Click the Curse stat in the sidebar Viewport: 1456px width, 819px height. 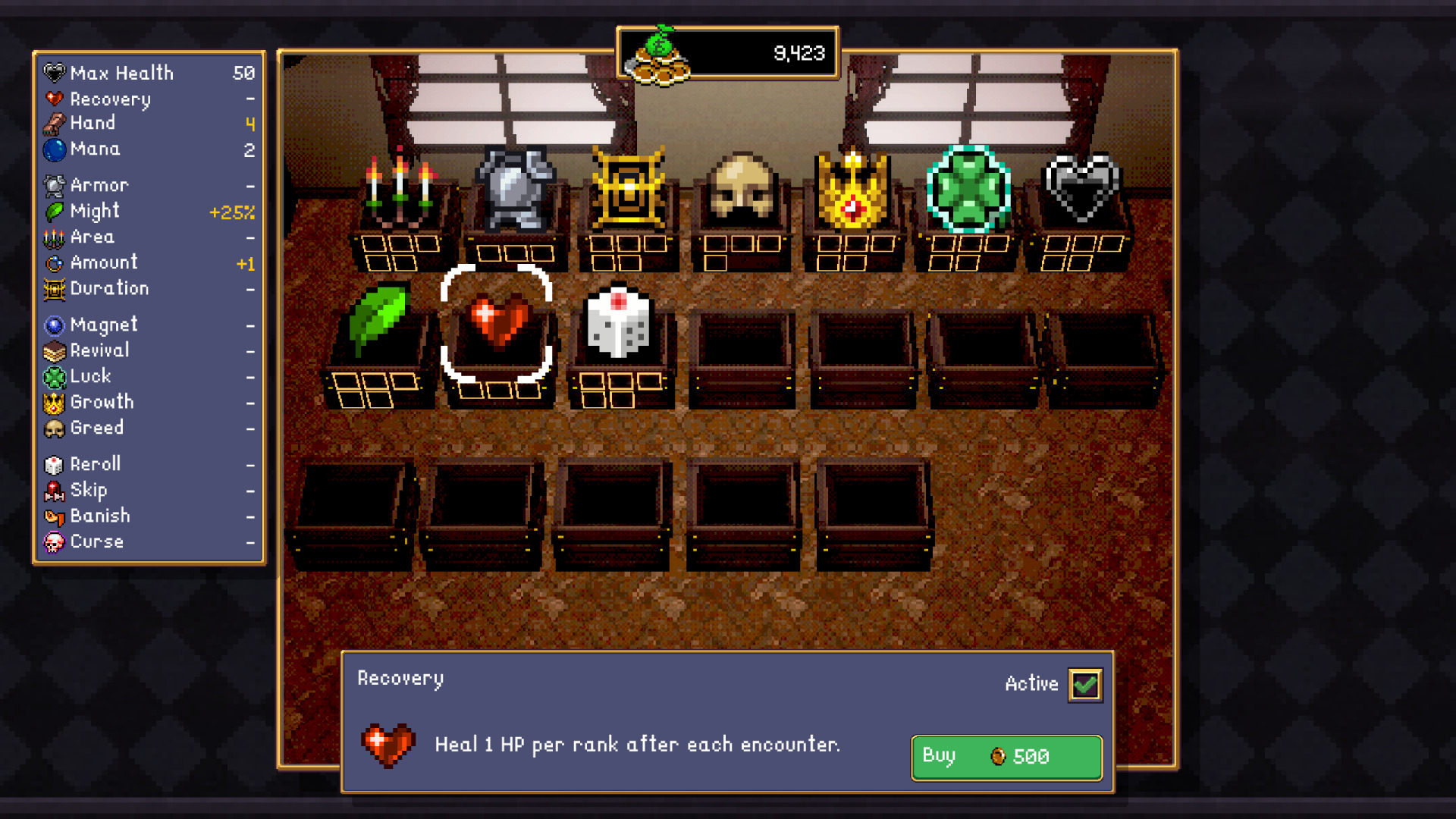click(96, 541)
